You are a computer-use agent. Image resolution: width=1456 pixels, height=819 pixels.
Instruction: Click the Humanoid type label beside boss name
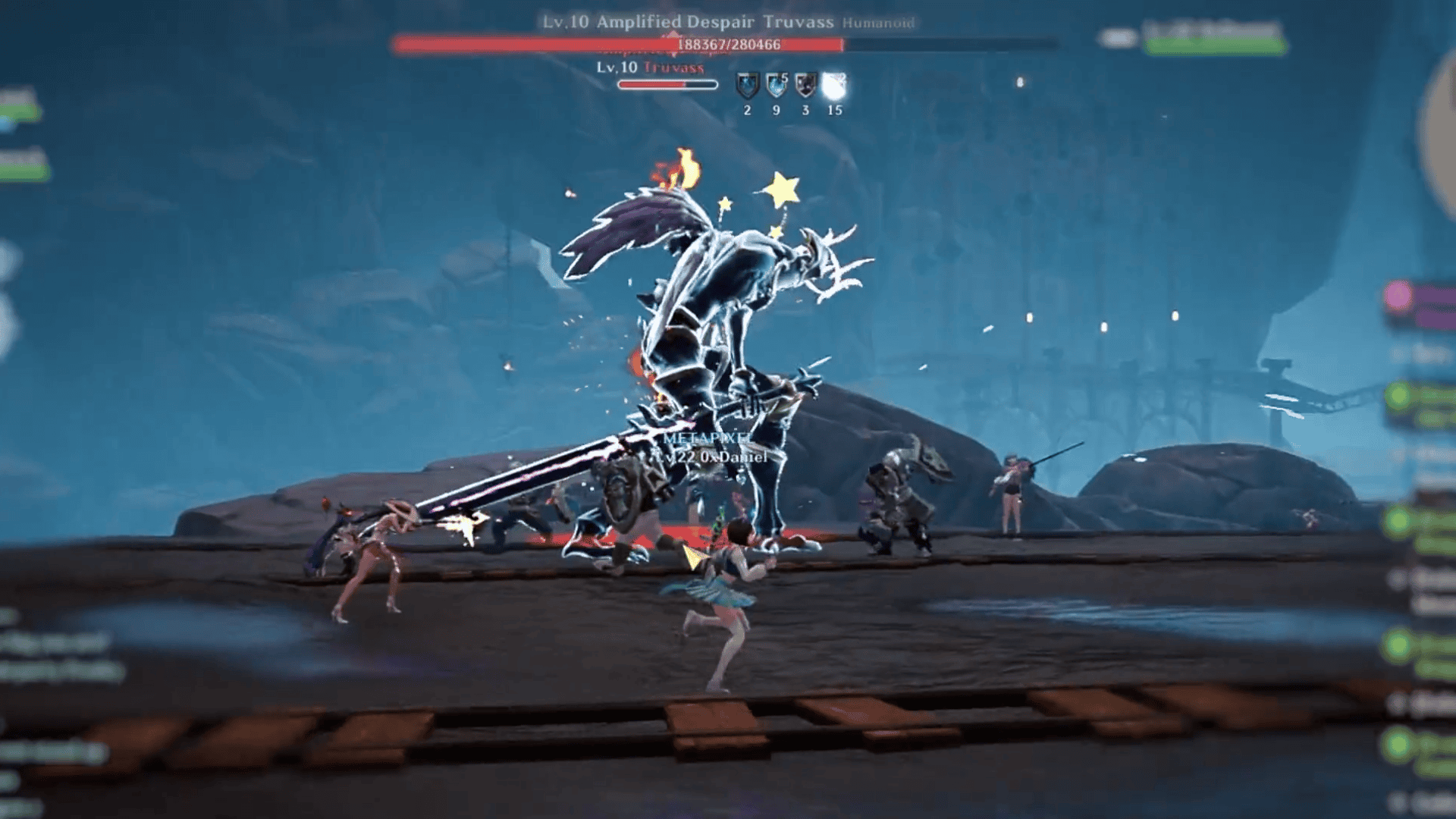[x=877, y=24]
